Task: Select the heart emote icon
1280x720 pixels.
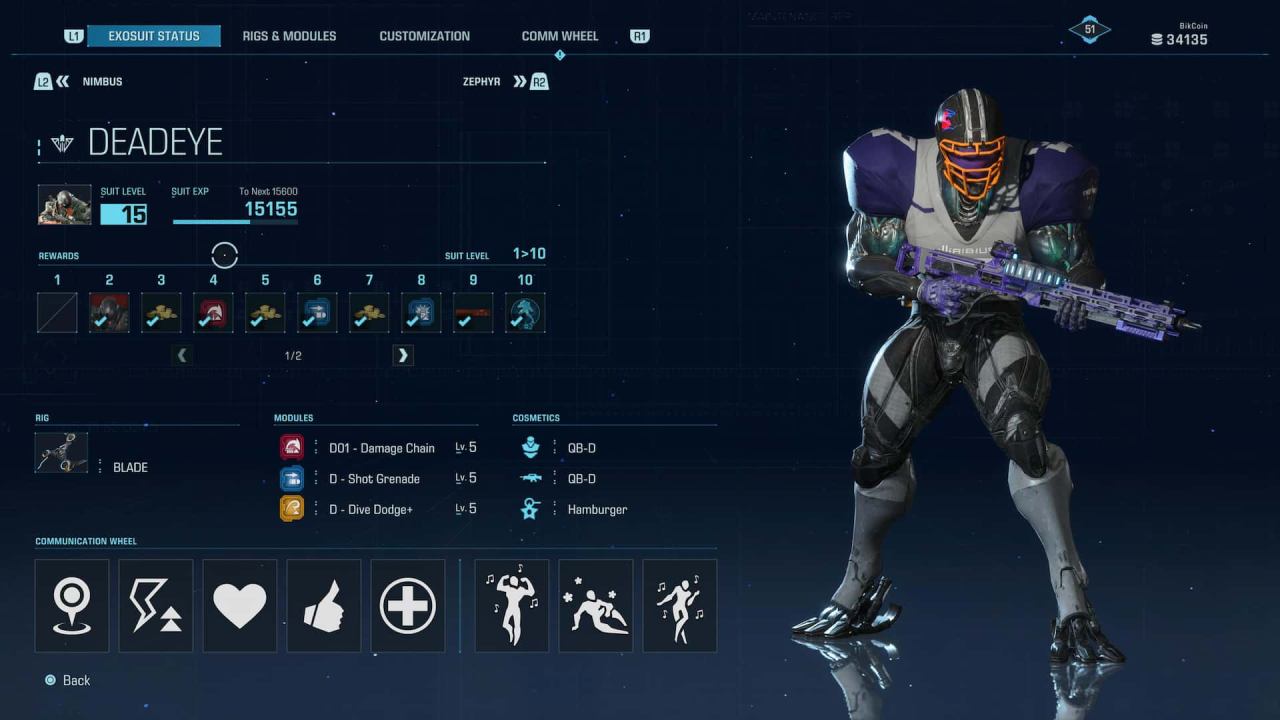Action: pyautogui.click(x=239, y=605)
